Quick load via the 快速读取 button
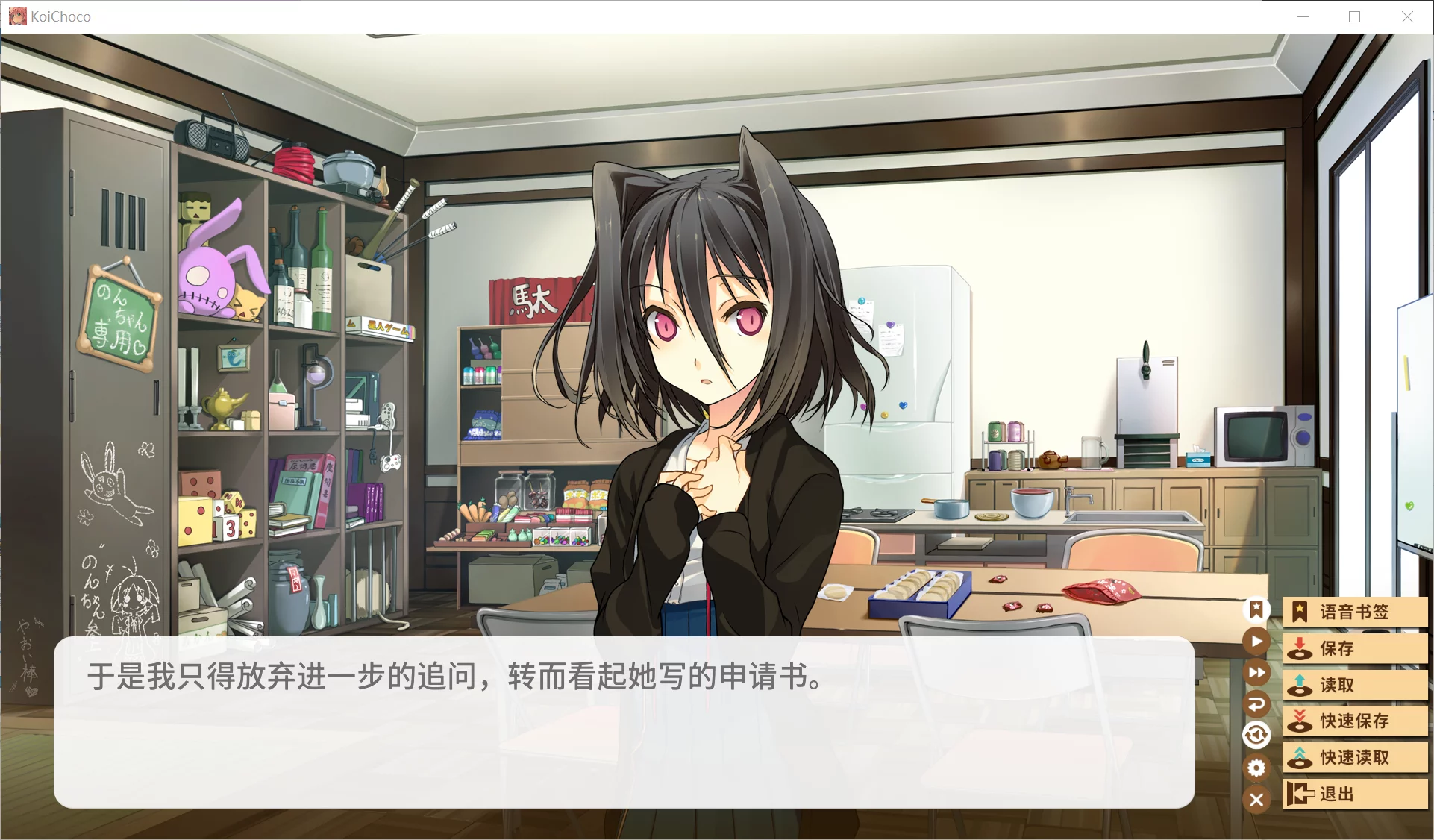1434x840 pixels. (1354, 757)
